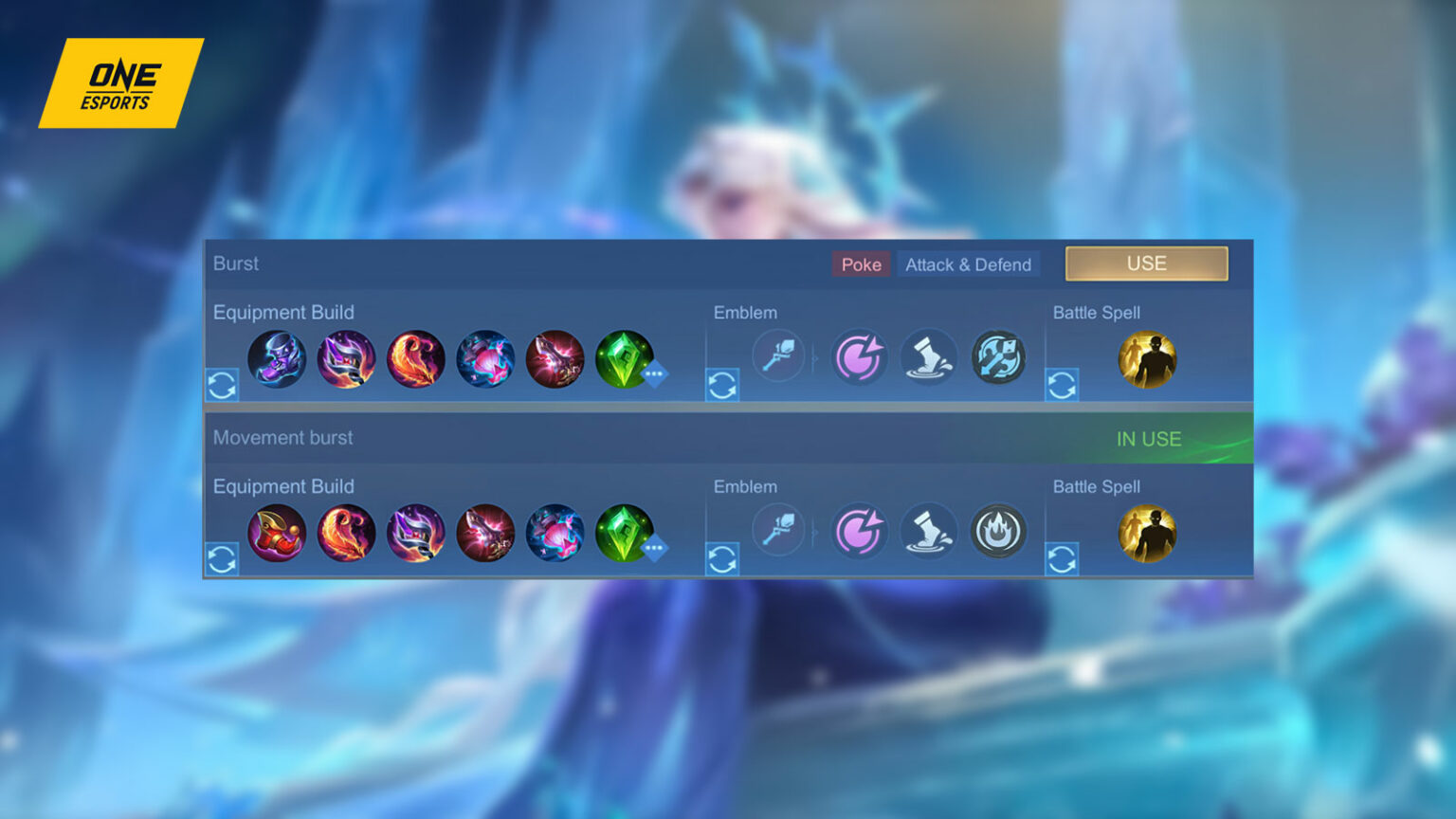This screenshot has width=1456, height=819.
Task: Click the Weapons Master talent in Burst emblem
Action: tap(999, 355)
